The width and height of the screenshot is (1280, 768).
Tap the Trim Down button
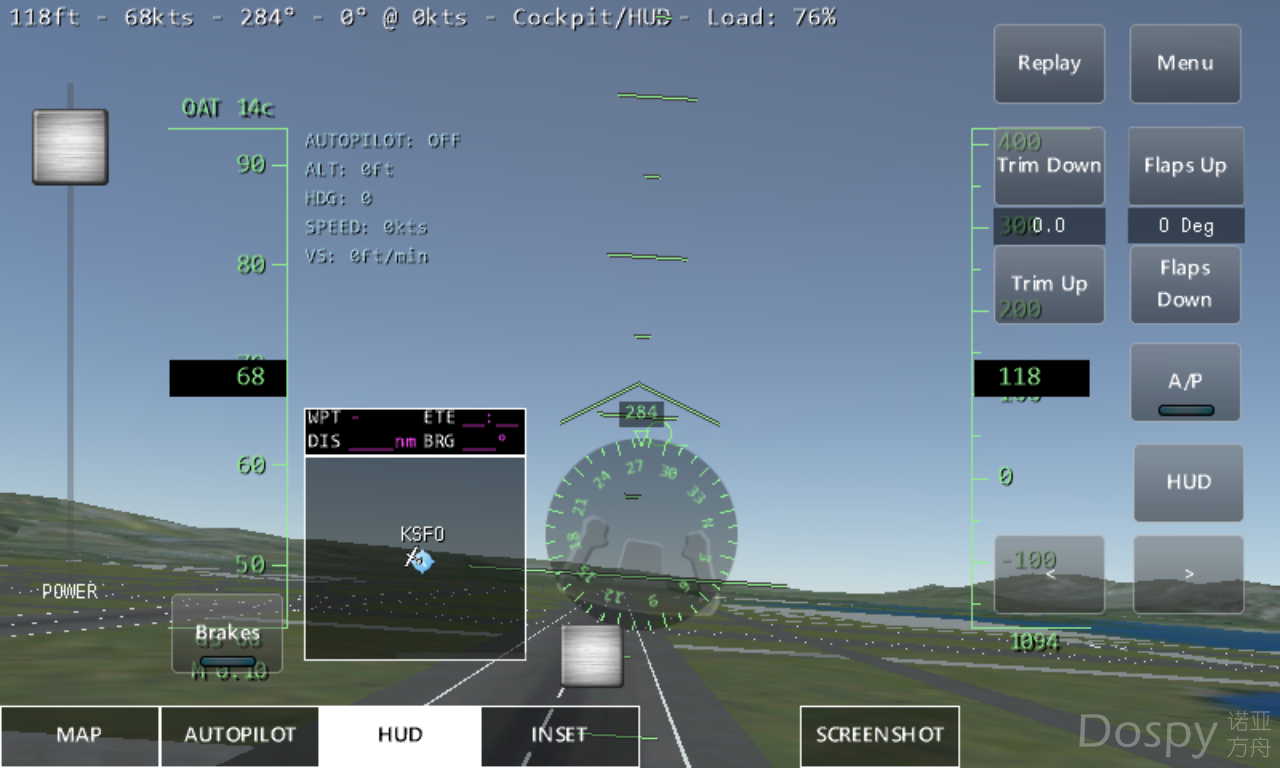(x=1049, y=166)
